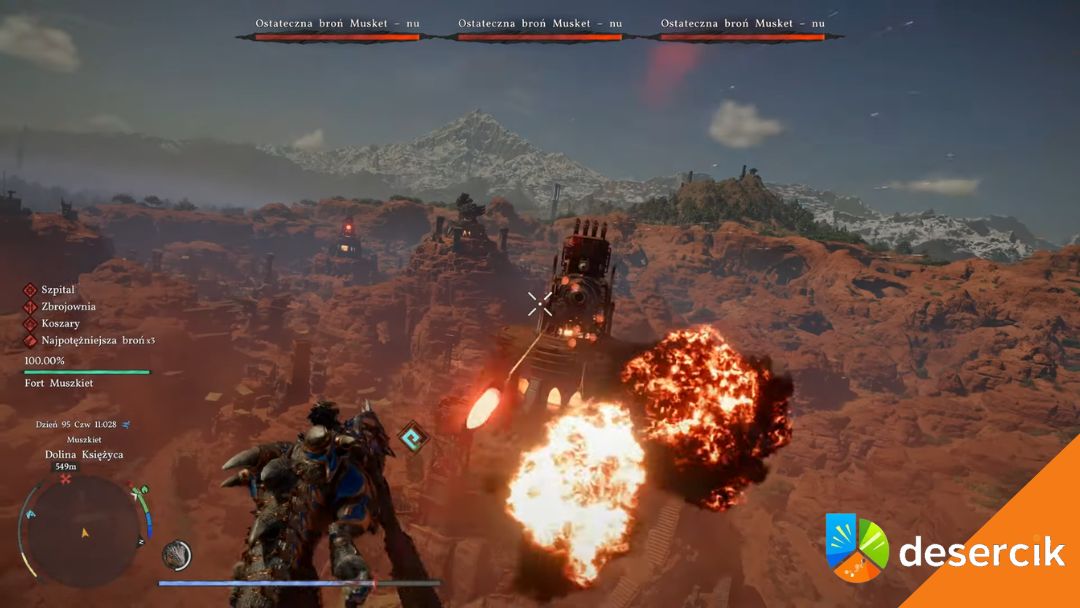Viewport: 1080px width, 608px height.
Task: Select the Najpotężniejsza broń objective entry
Action: click(95, 341)
